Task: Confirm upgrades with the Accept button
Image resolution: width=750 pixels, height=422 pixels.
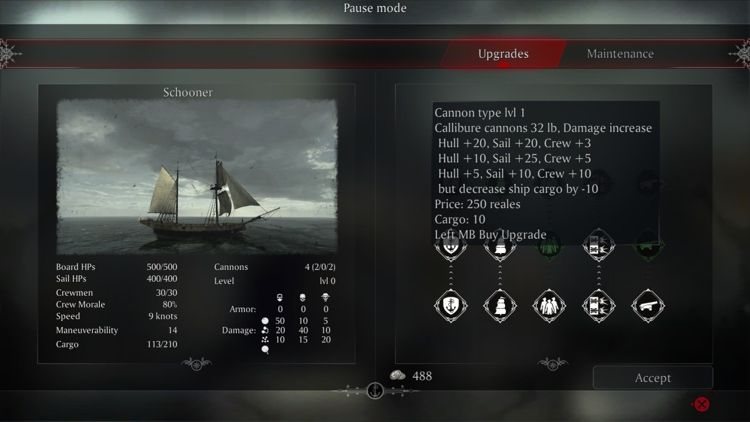Action: (x=653, y=378)
